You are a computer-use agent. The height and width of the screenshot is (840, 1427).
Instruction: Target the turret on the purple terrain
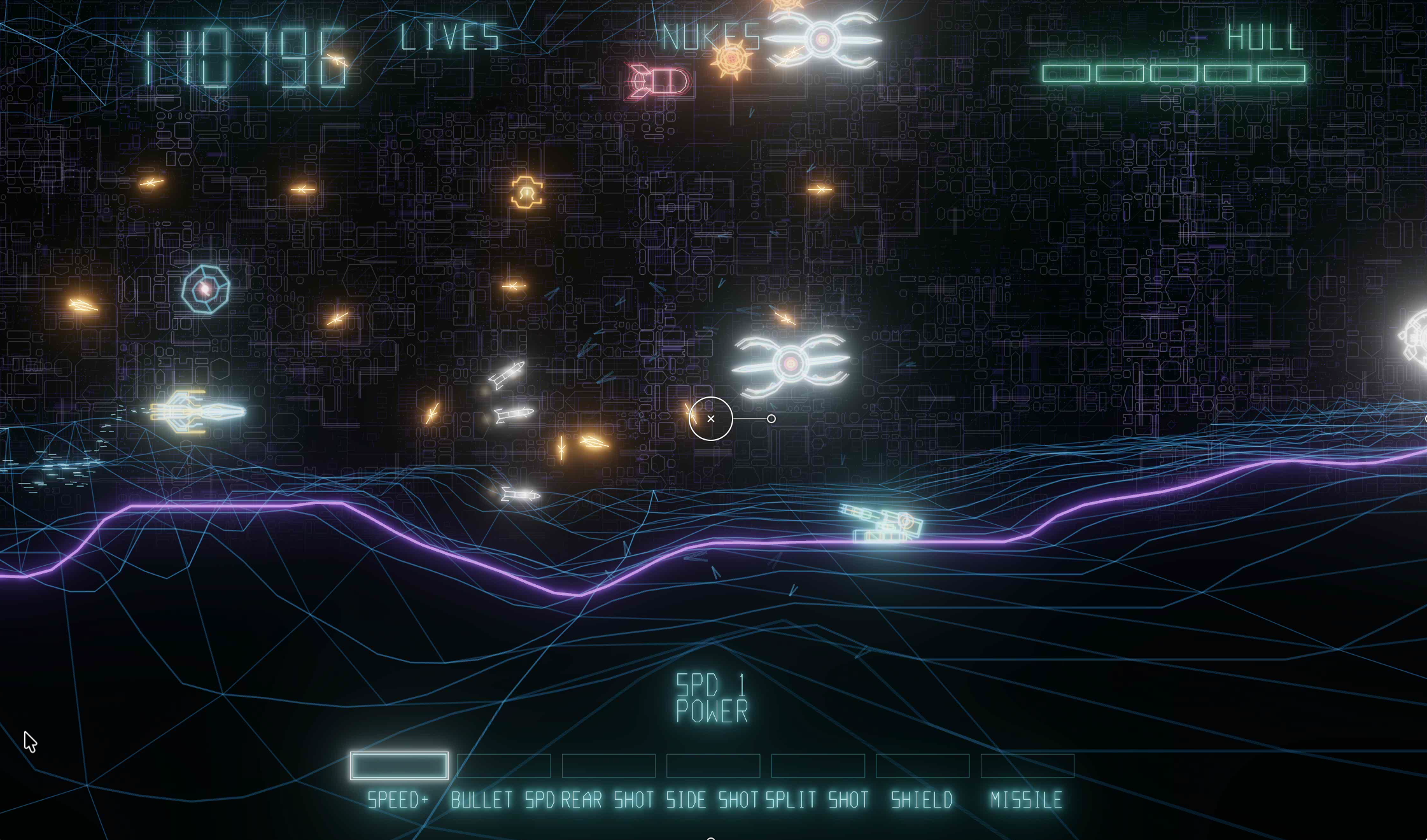882,525
